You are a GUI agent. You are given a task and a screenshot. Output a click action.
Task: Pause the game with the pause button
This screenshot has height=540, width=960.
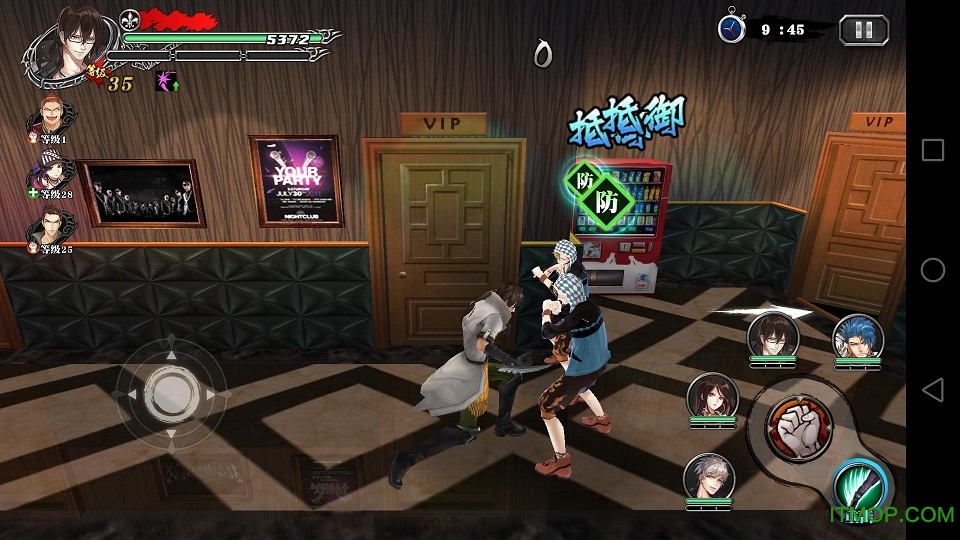pyautogui.click(x=863, y=29)
